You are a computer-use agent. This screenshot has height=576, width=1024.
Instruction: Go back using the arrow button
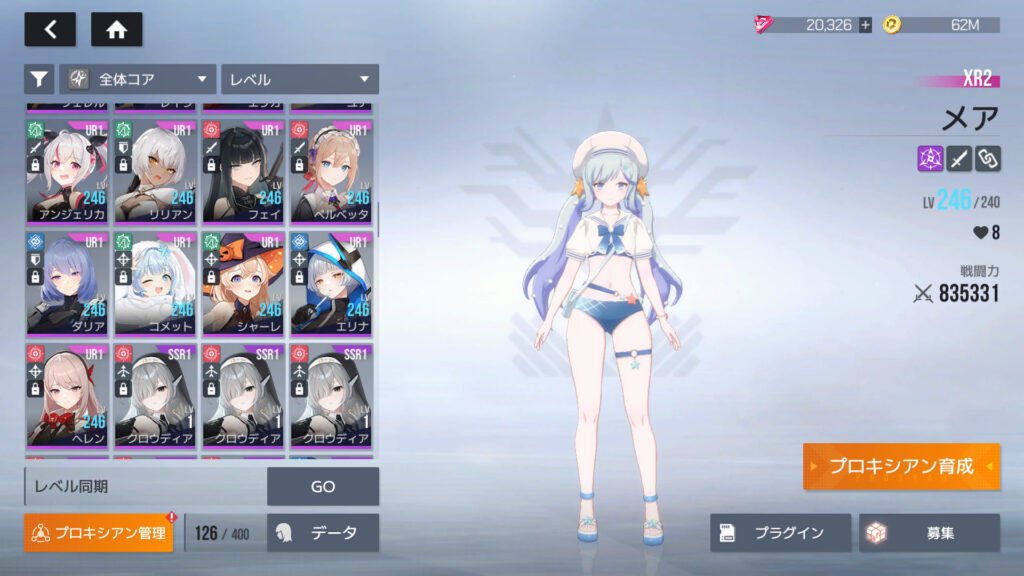tap(50, 29)
